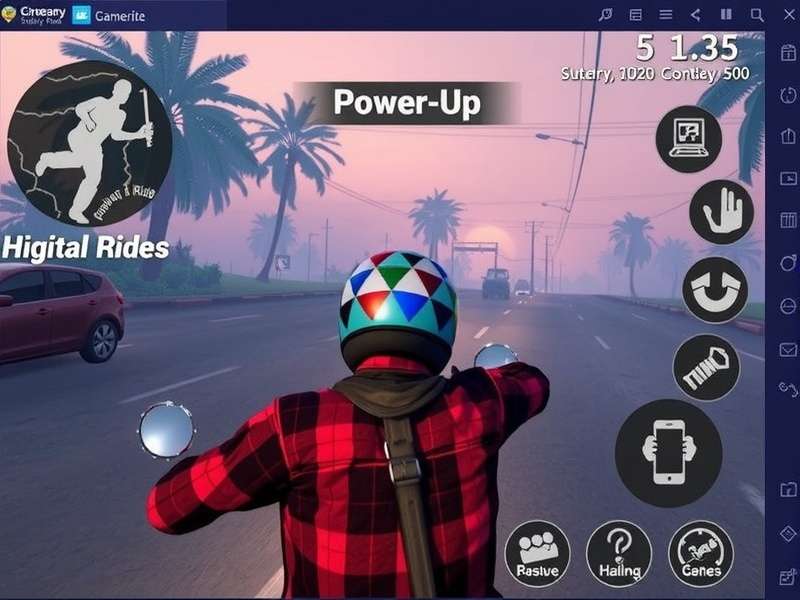Tap the magnet-shaped round button
Image resolution: width=800 pixels, height=600 pixels.
coord(714,289)
